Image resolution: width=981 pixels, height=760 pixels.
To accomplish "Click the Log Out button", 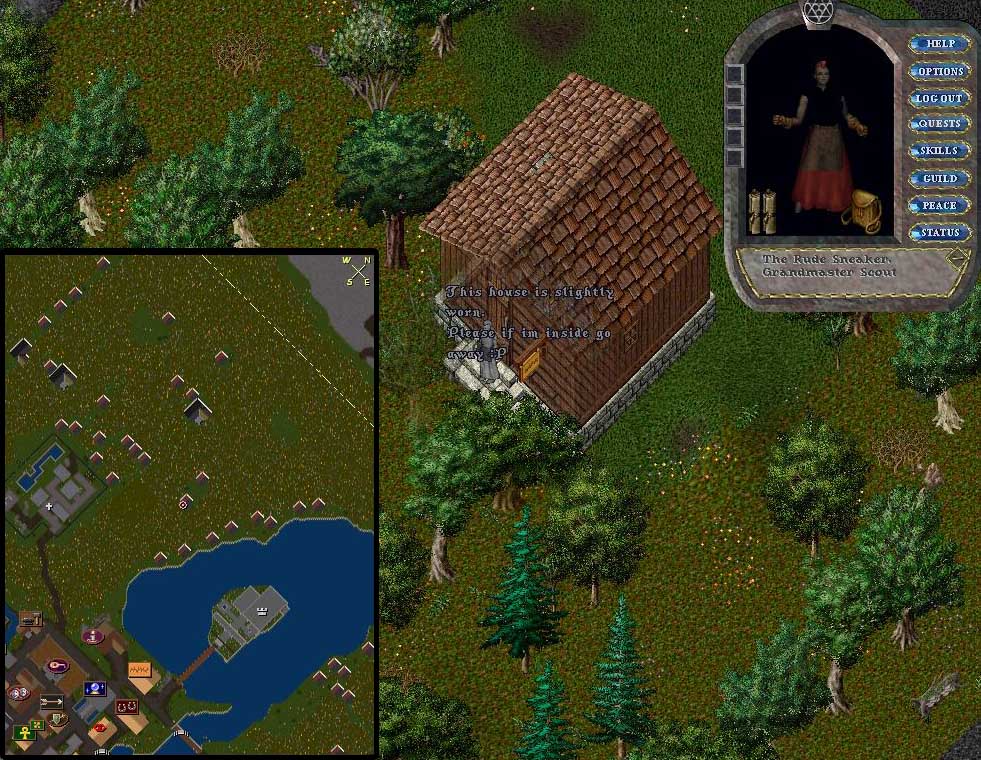I will coord(939,98).
